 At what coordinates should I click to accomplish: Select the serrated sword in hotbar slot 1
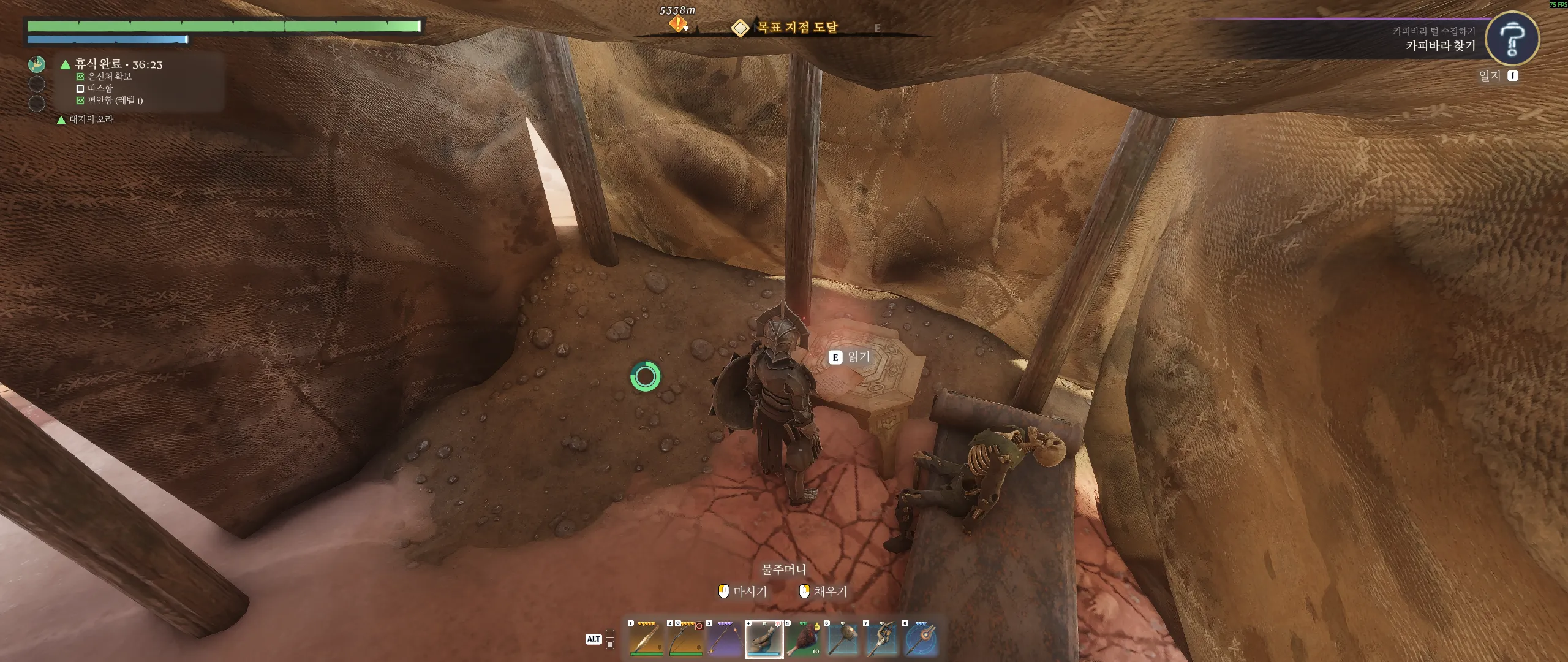(x=646, y=639)
